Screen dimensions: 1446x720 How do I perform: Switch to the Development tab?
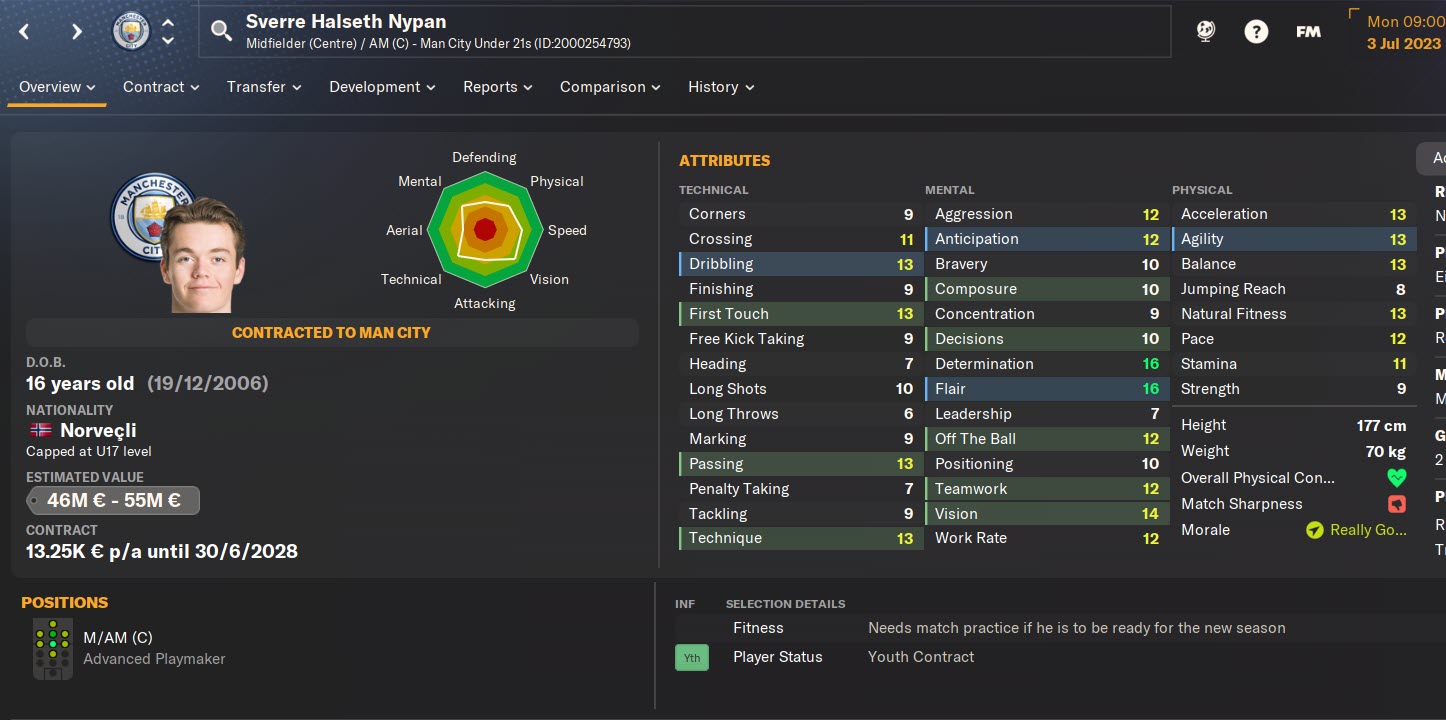[x=382, y=87]
